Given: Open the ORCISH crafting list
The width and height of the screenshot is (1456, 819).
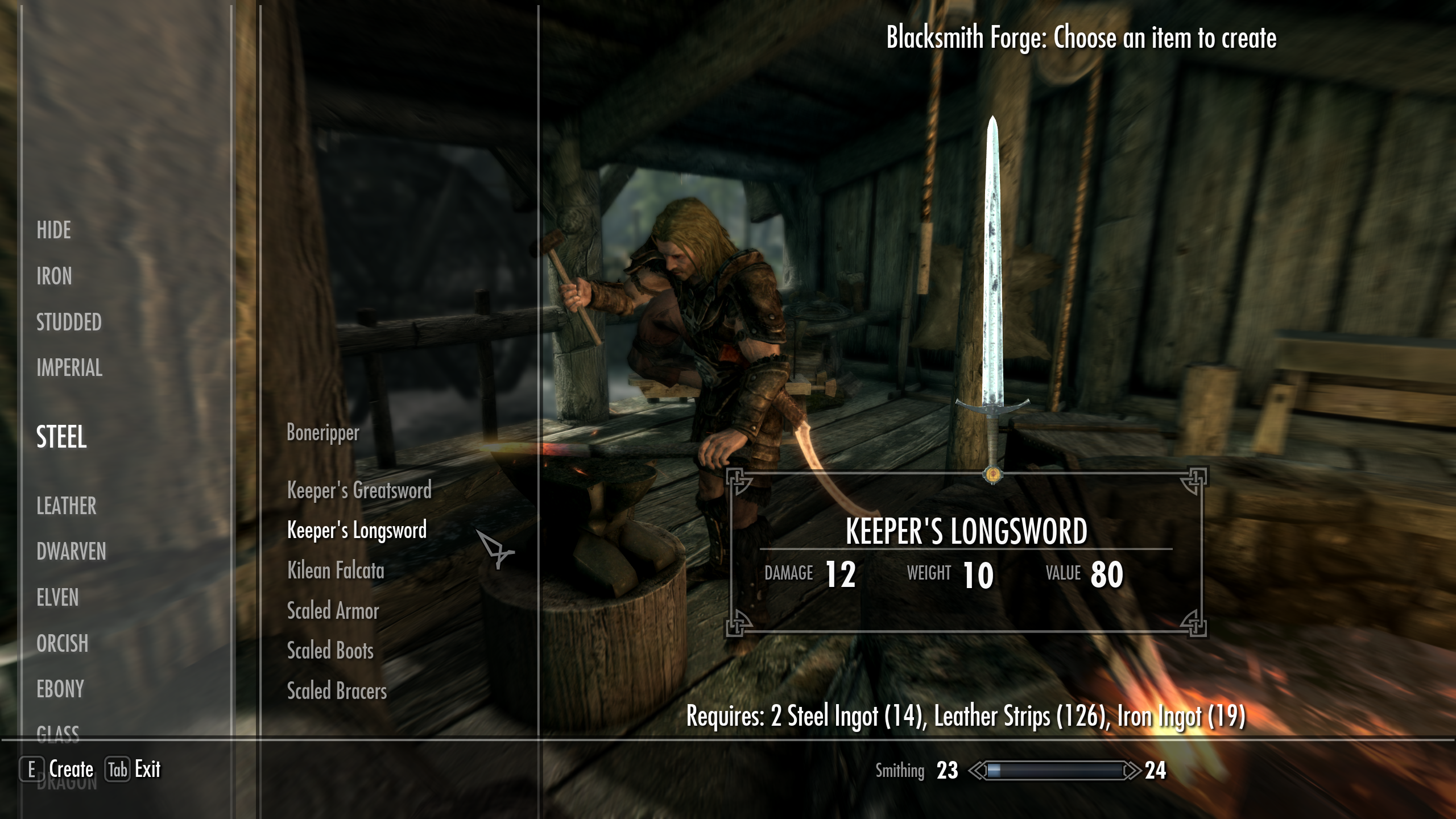Looking at the screenshot, I should 62,644.
